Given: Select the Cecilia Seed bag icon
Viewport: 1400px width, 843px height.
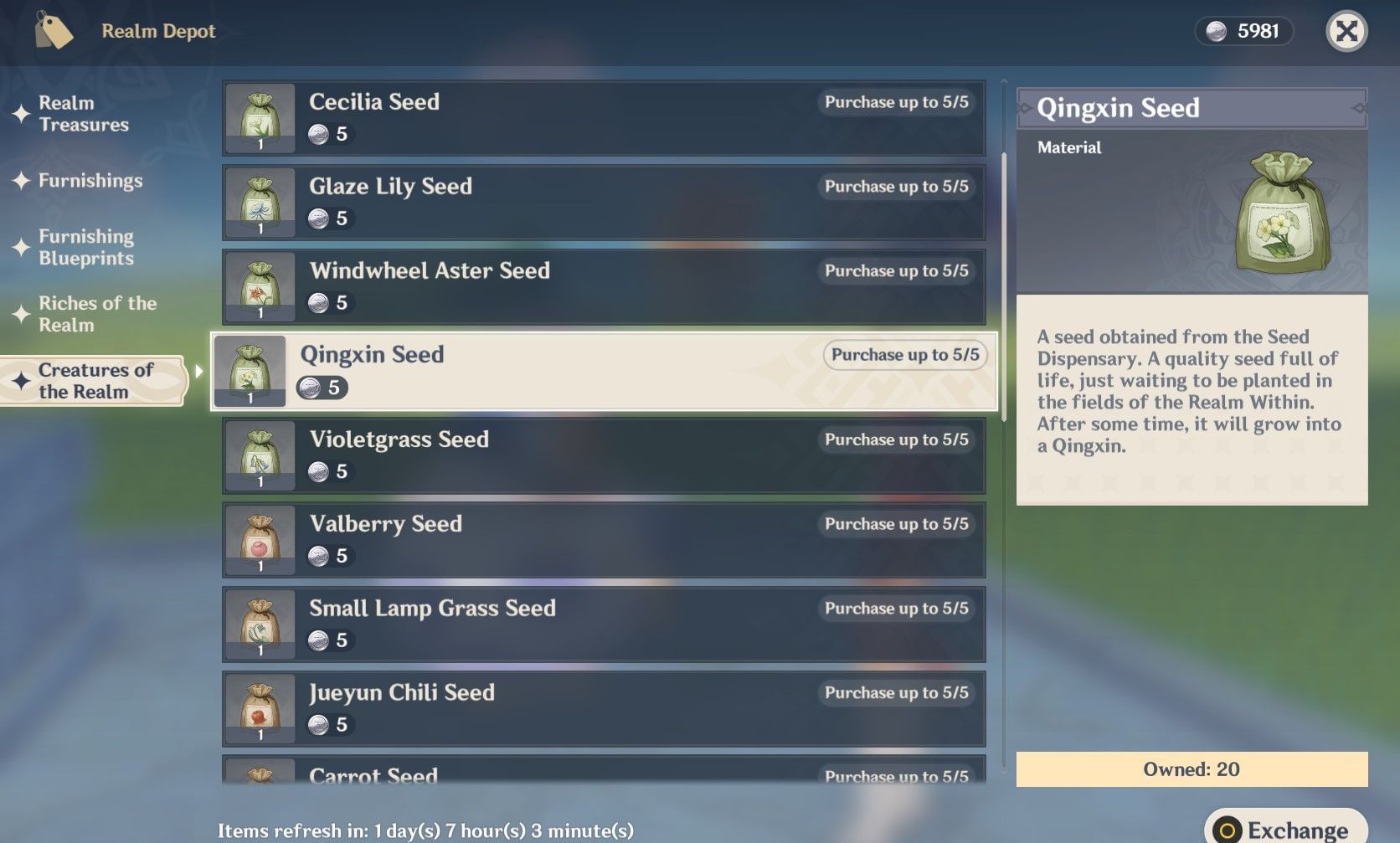Looking at the screenshot, I should [258, 117].
